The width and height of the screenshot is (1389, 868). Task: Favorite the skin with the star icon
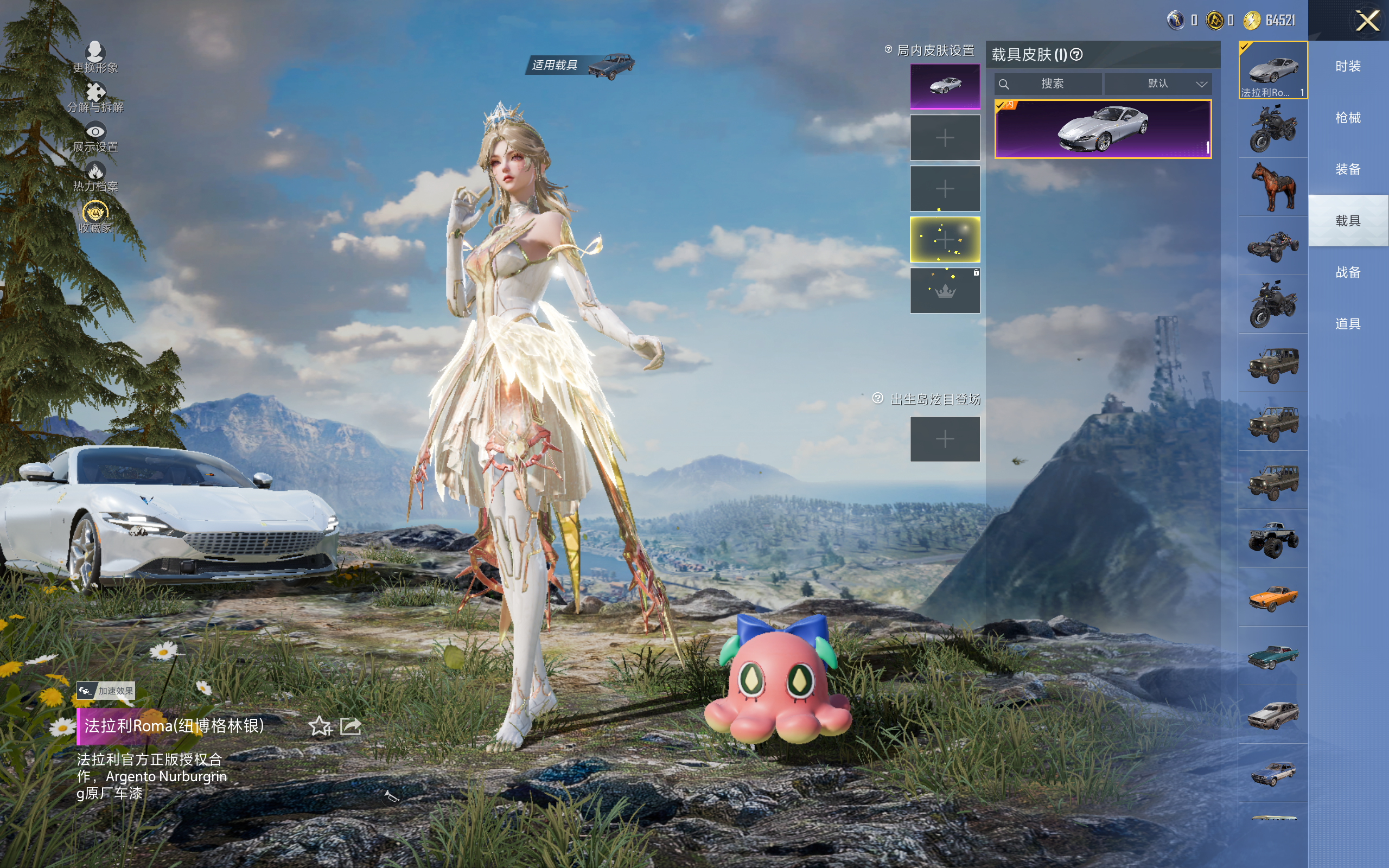(320, 726)
